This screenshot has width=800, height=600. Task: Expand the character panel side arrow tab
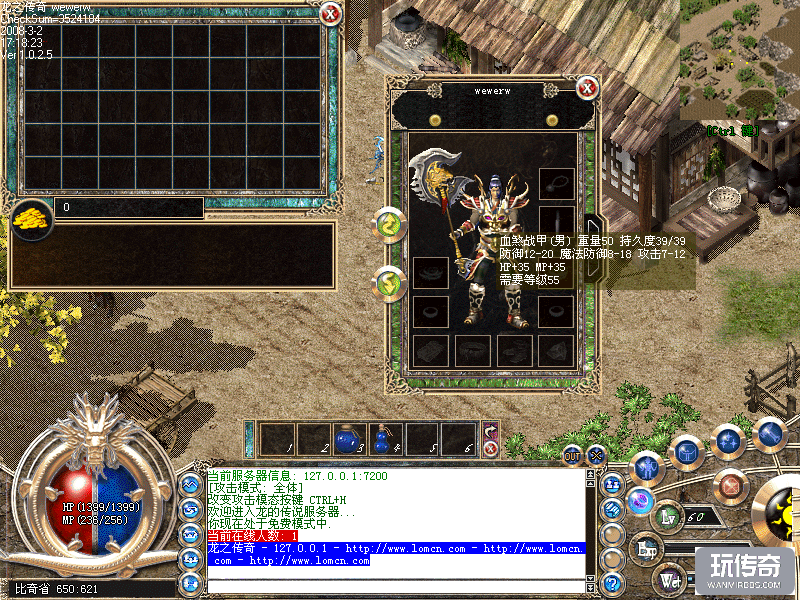(x=590, y=236)
